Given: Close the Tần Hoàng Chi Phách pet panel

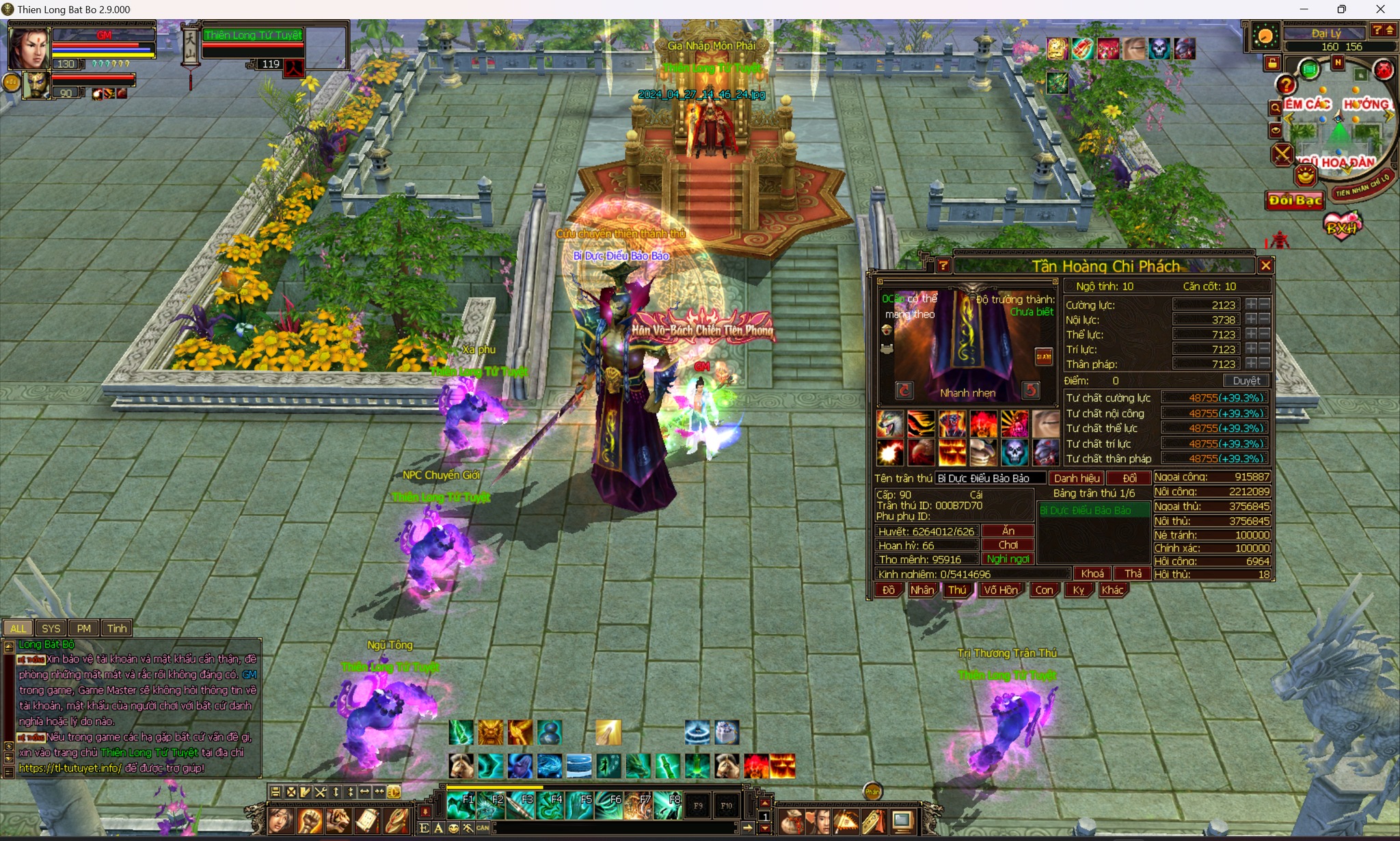Looking at the screenshot, I should (x=1265, y=266).
